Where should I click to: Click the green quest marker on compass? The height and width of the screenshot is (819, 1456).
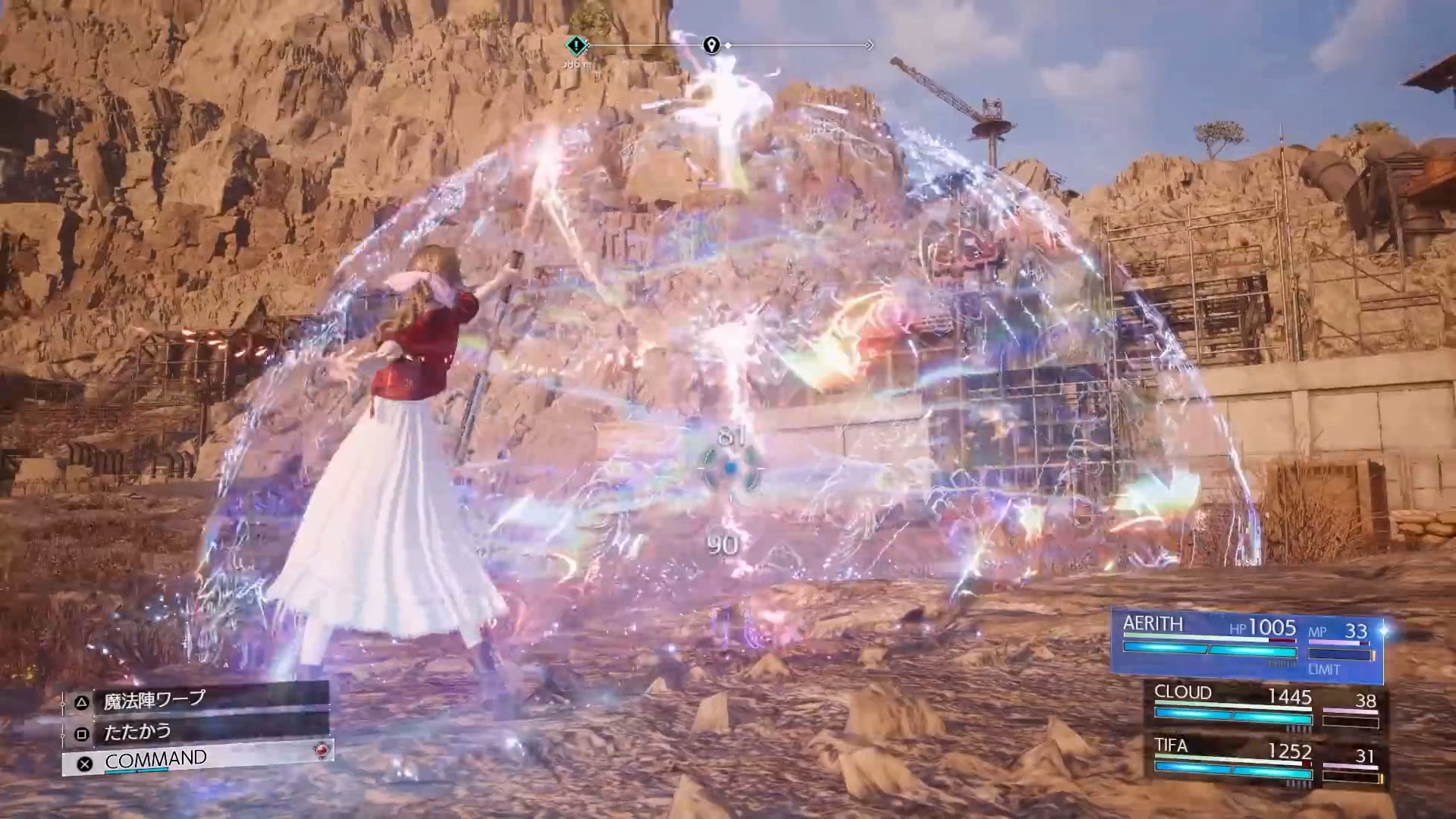click(x=576, y=45)
